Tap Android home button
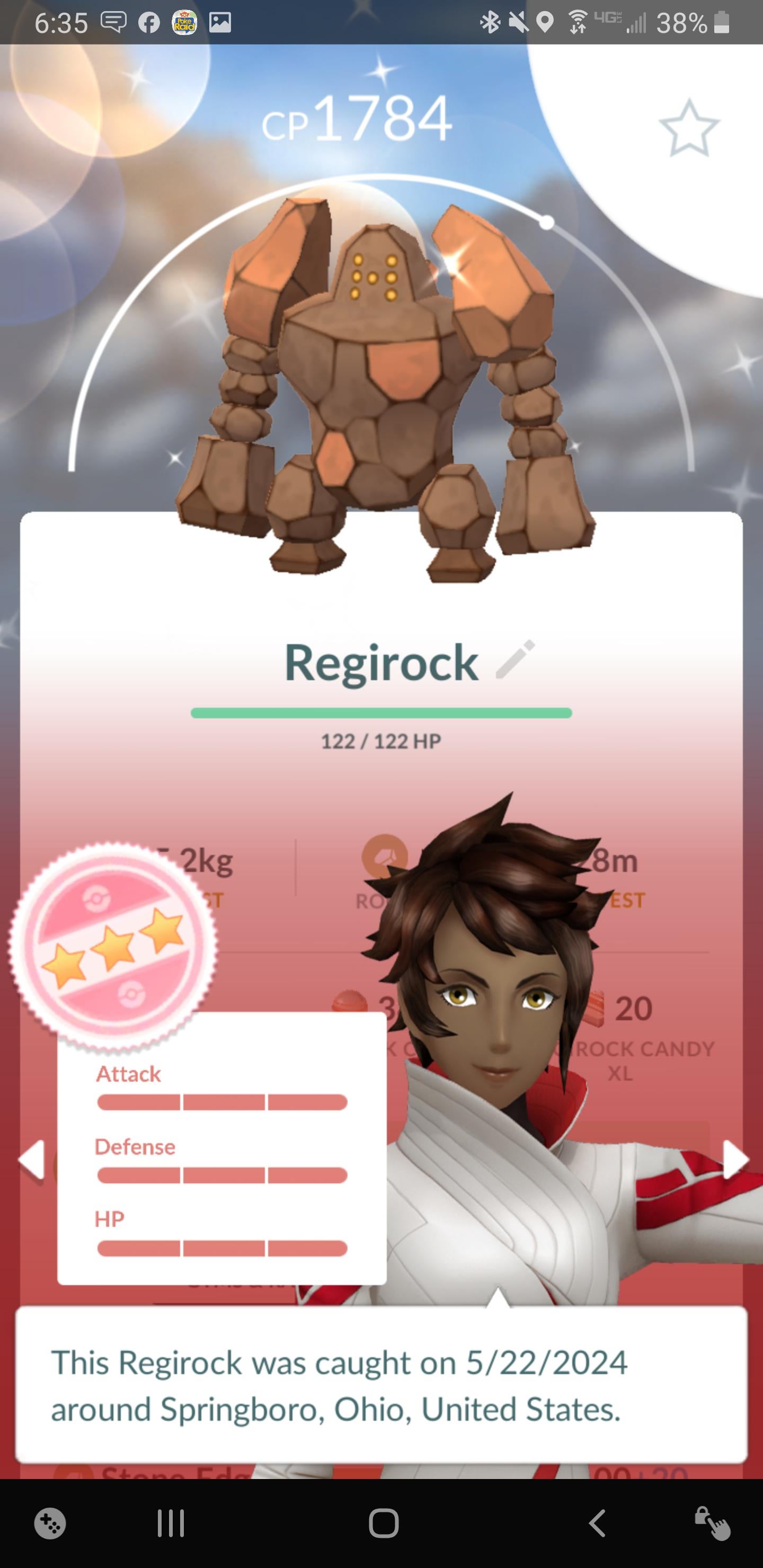 click(x=384, y=1524)
